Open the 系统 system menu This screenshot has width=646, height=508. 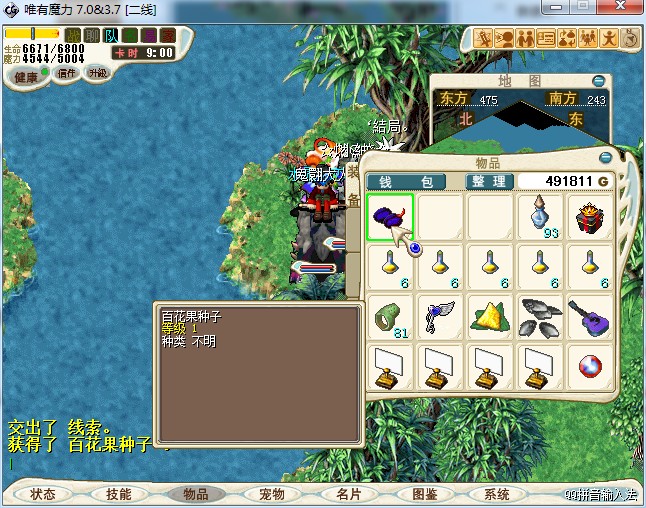[x=497, y=494]
